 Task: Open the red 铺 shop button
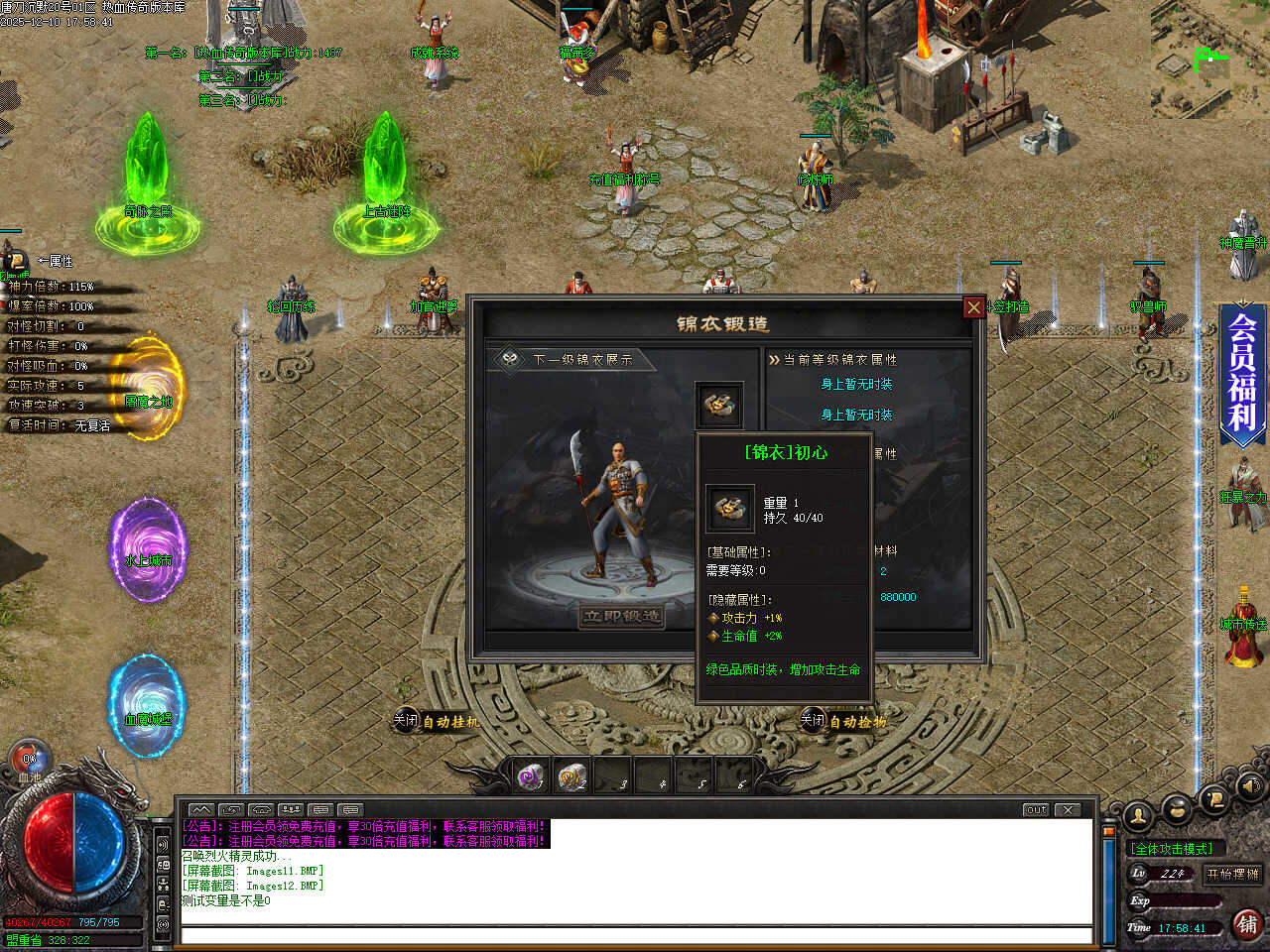click(x=1247, y=924)
